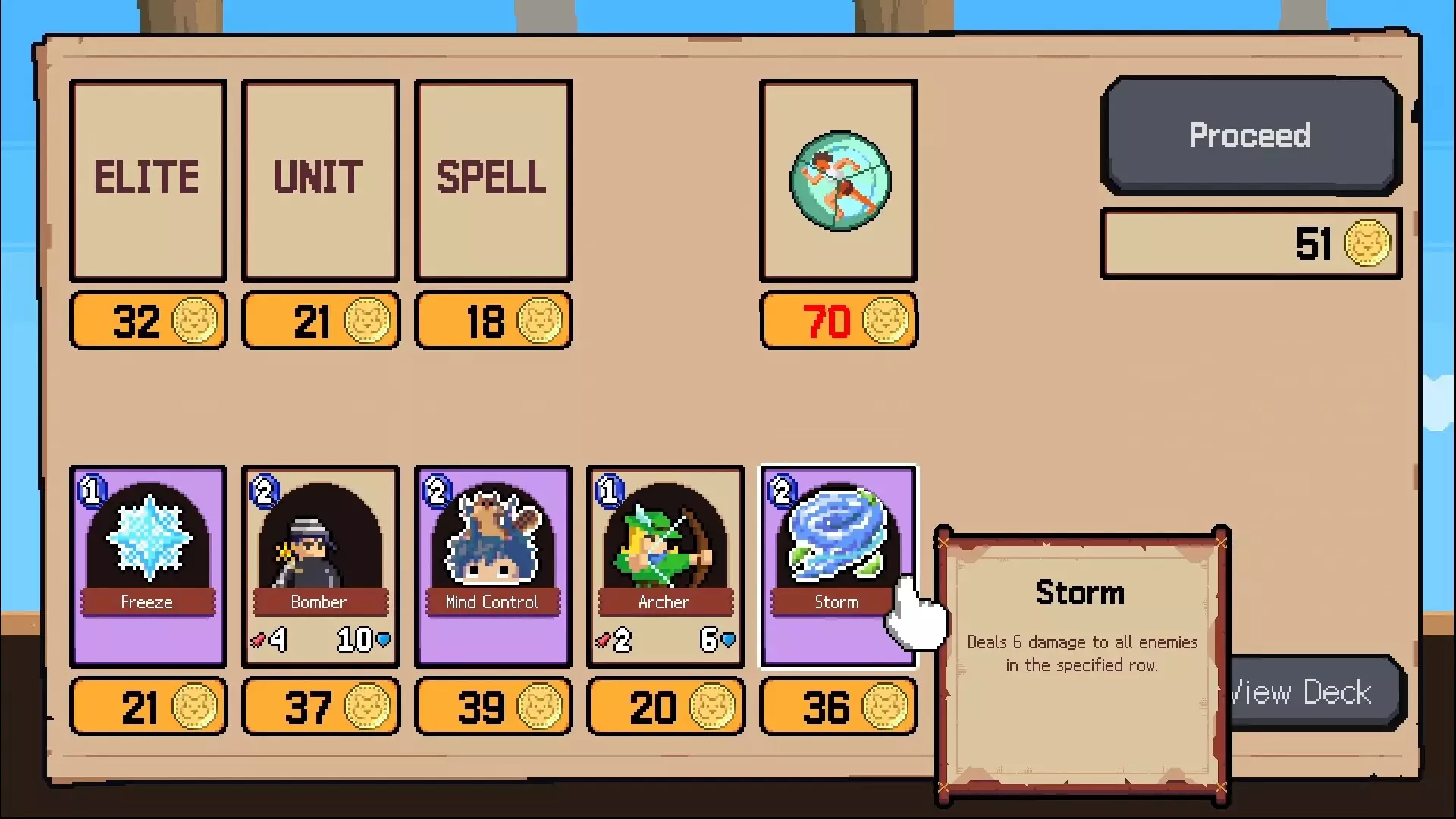Click the coin icon beside 51
1456x819 pixels.
coord(1365,244)
